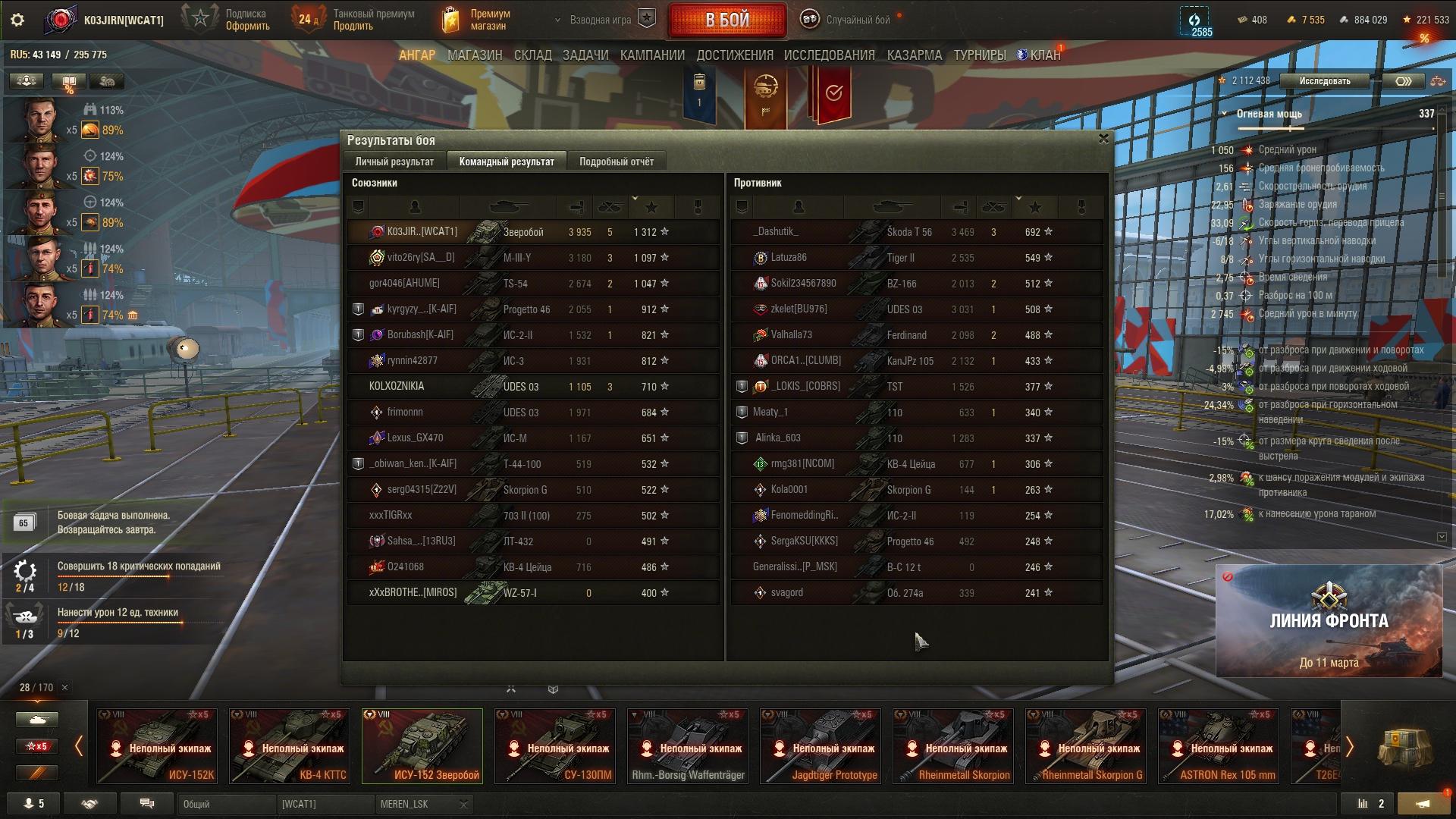
Task: Open the ИССЛЕДОВАНИЯ section
Action: [x=829, y=55]
